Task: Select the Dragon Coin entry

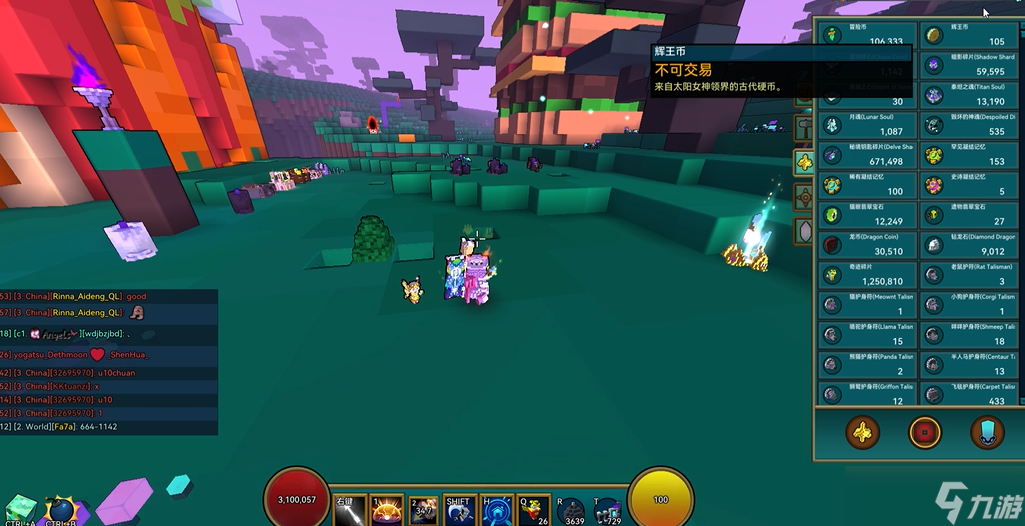Action: click(x=868, y=245)
